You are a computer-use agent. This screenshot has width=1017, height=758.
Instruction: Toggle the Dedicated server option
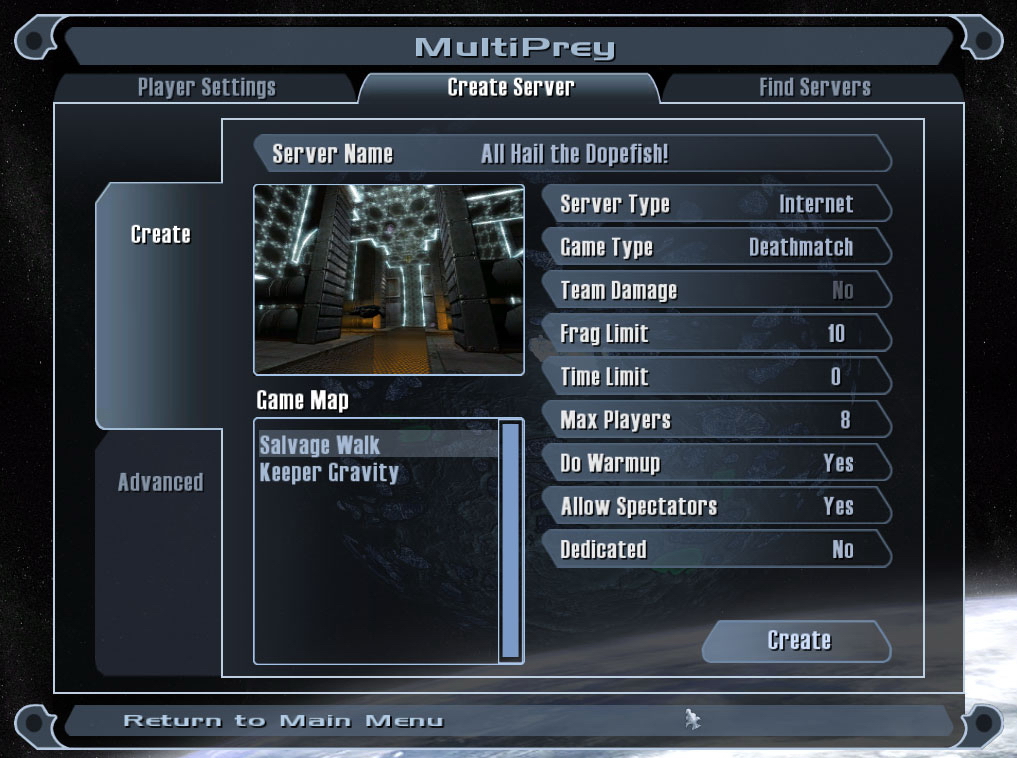715,549
